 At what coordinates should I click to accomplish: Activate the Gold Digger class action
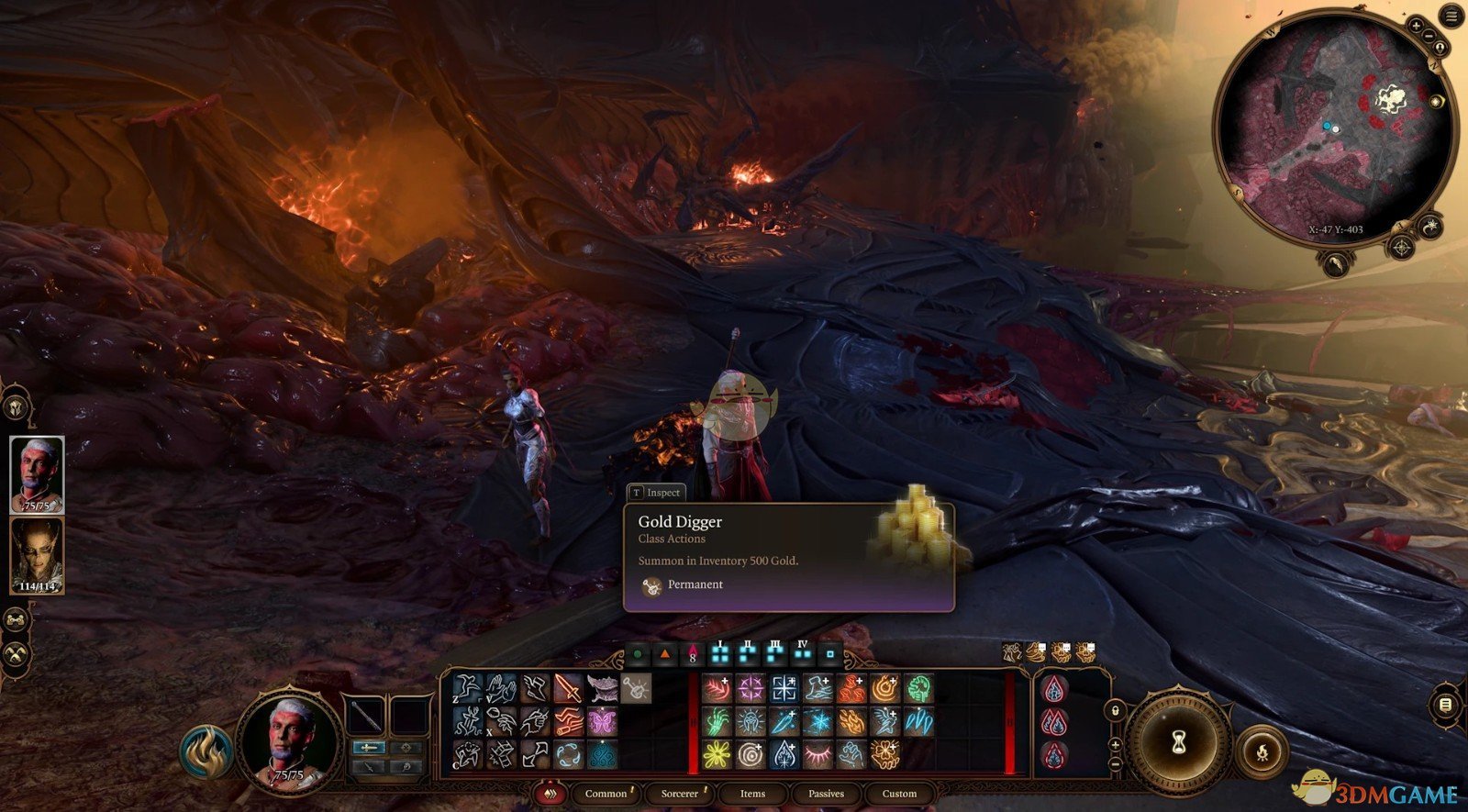click(x=636, y=687)
